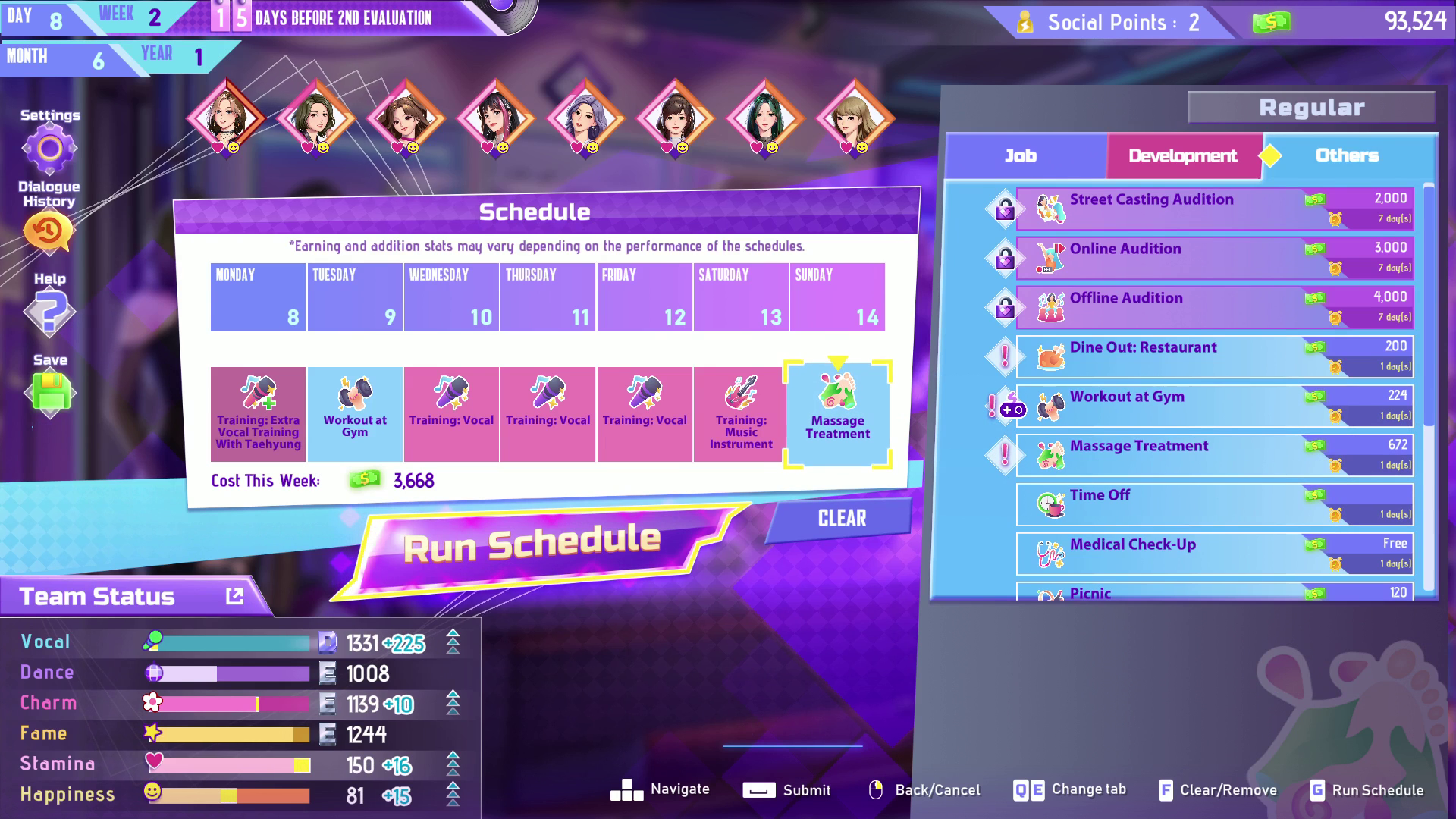Open the Settings menu

point(49,150)
